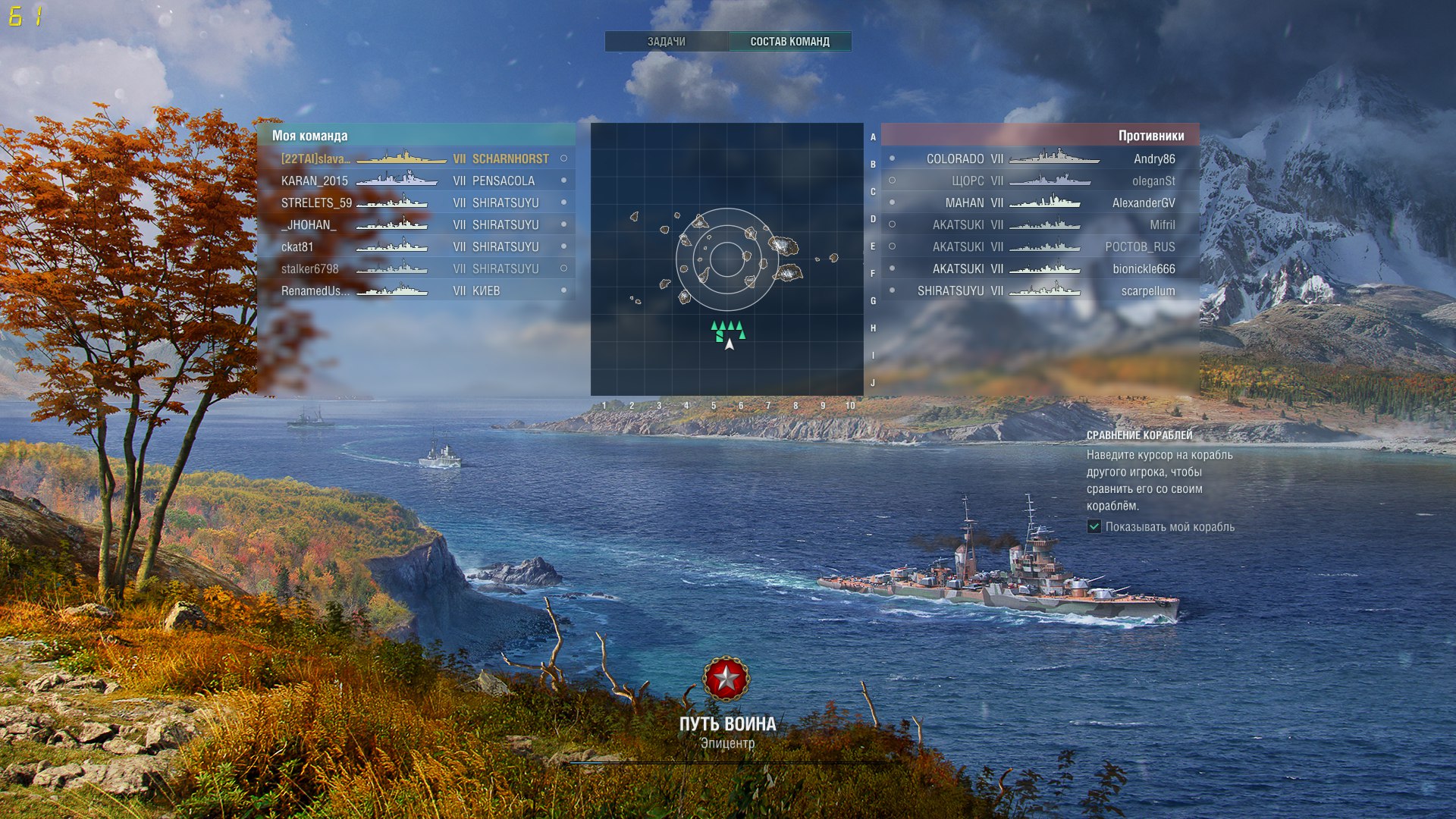
Task: Click enemy oleganSt's ЩОРС row
Action: [x=1039, y=180]
